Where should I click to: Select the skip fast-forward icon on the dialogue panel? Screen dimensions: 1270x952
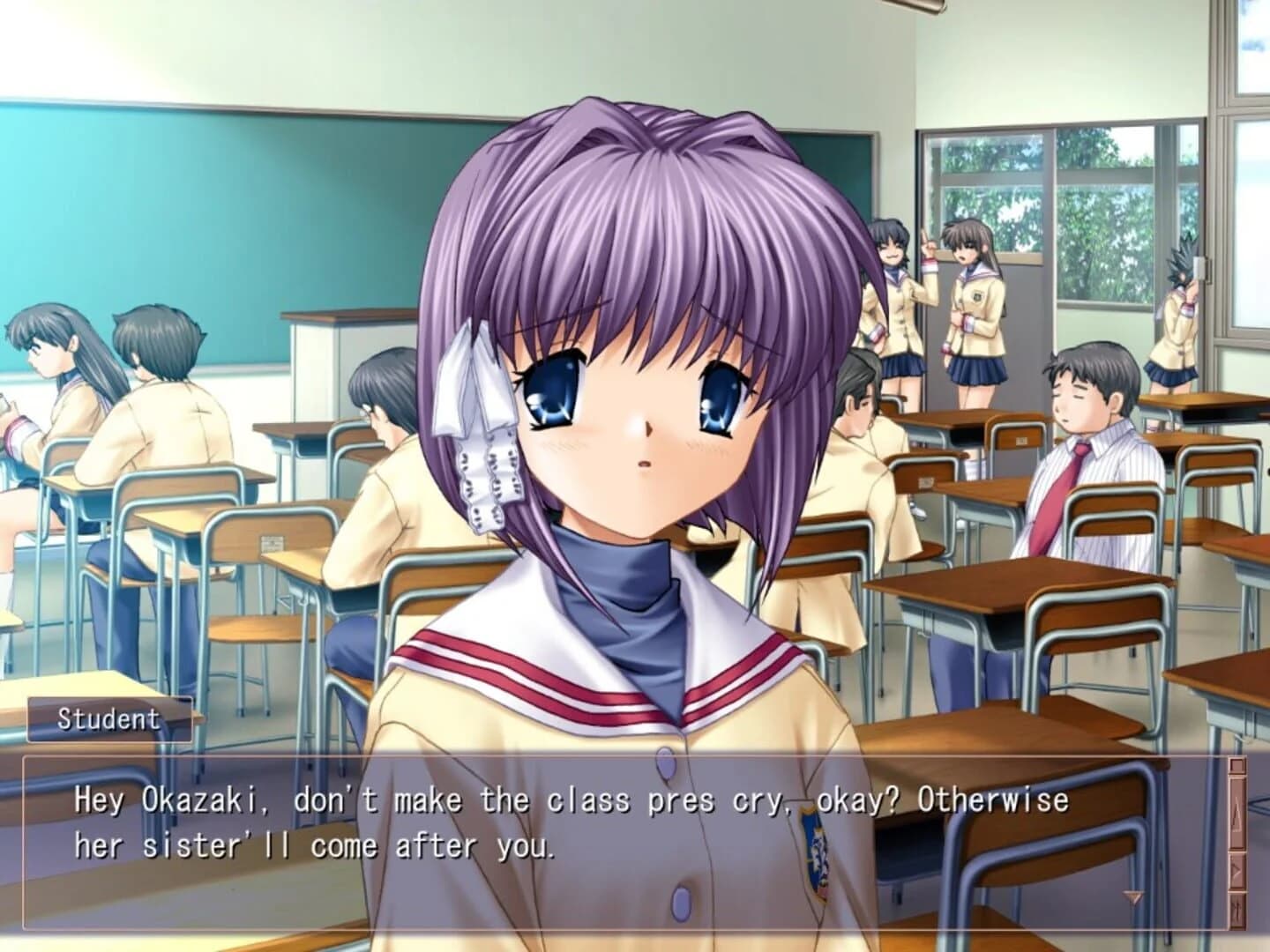[x=1237, y=908]
